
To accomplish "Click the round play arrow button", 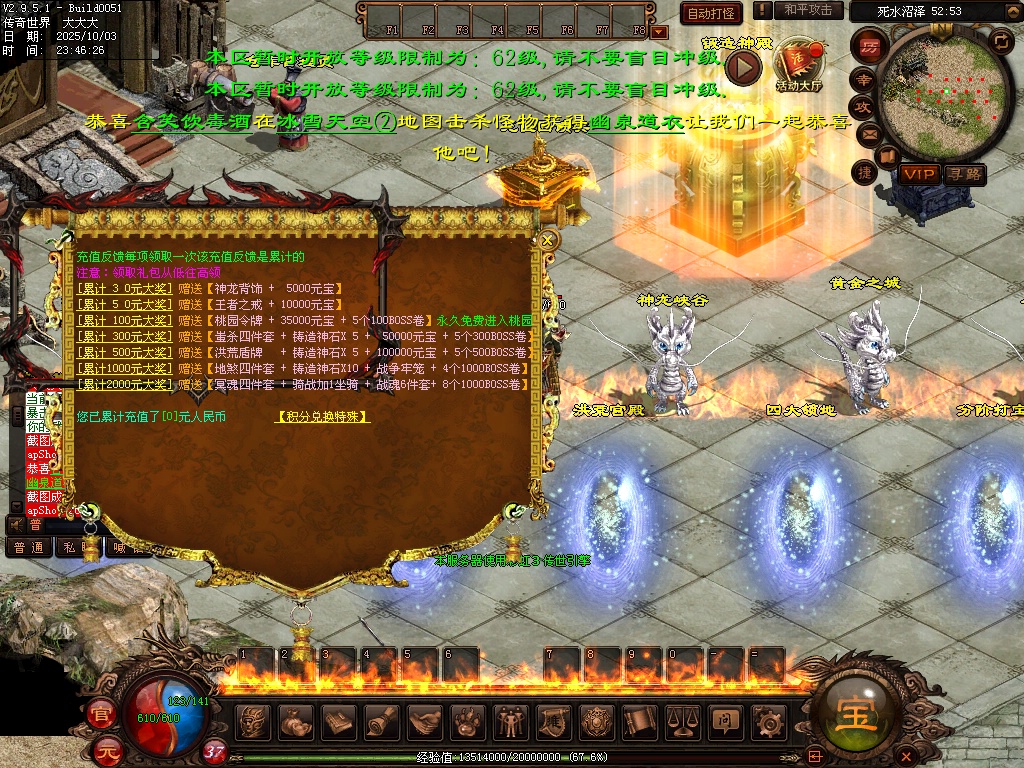I will click(x=743, y=67).
